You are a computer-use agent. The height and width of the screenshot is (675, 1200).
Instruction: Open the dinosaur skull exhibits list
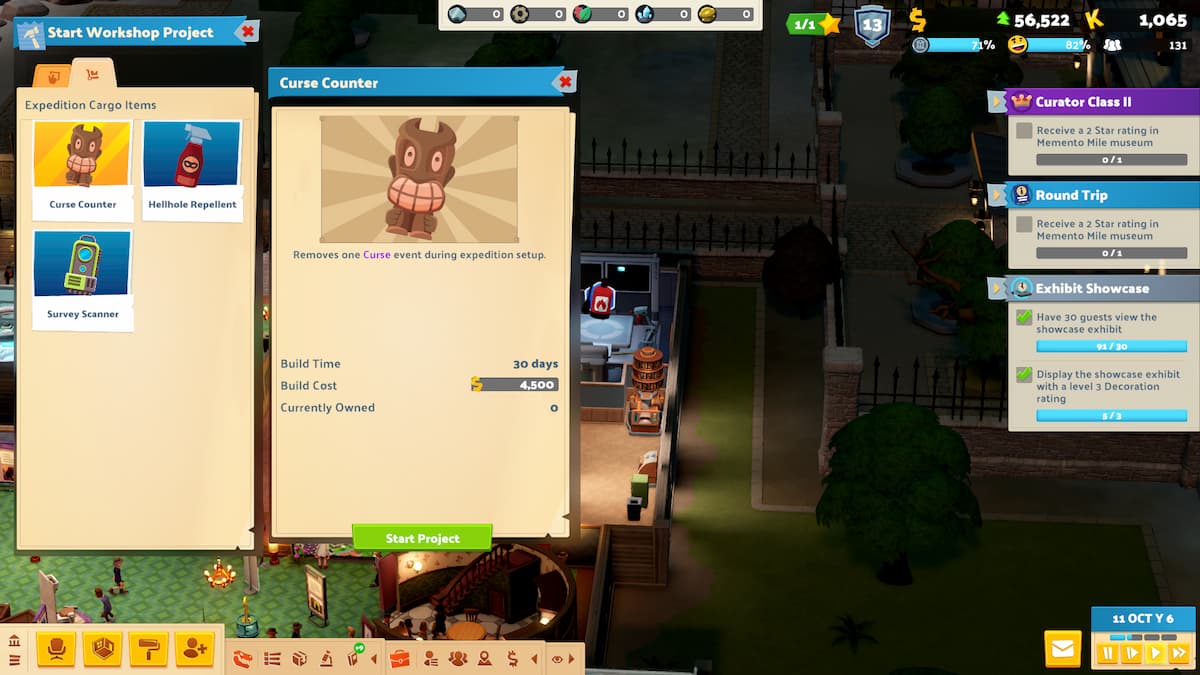(243, 658)
